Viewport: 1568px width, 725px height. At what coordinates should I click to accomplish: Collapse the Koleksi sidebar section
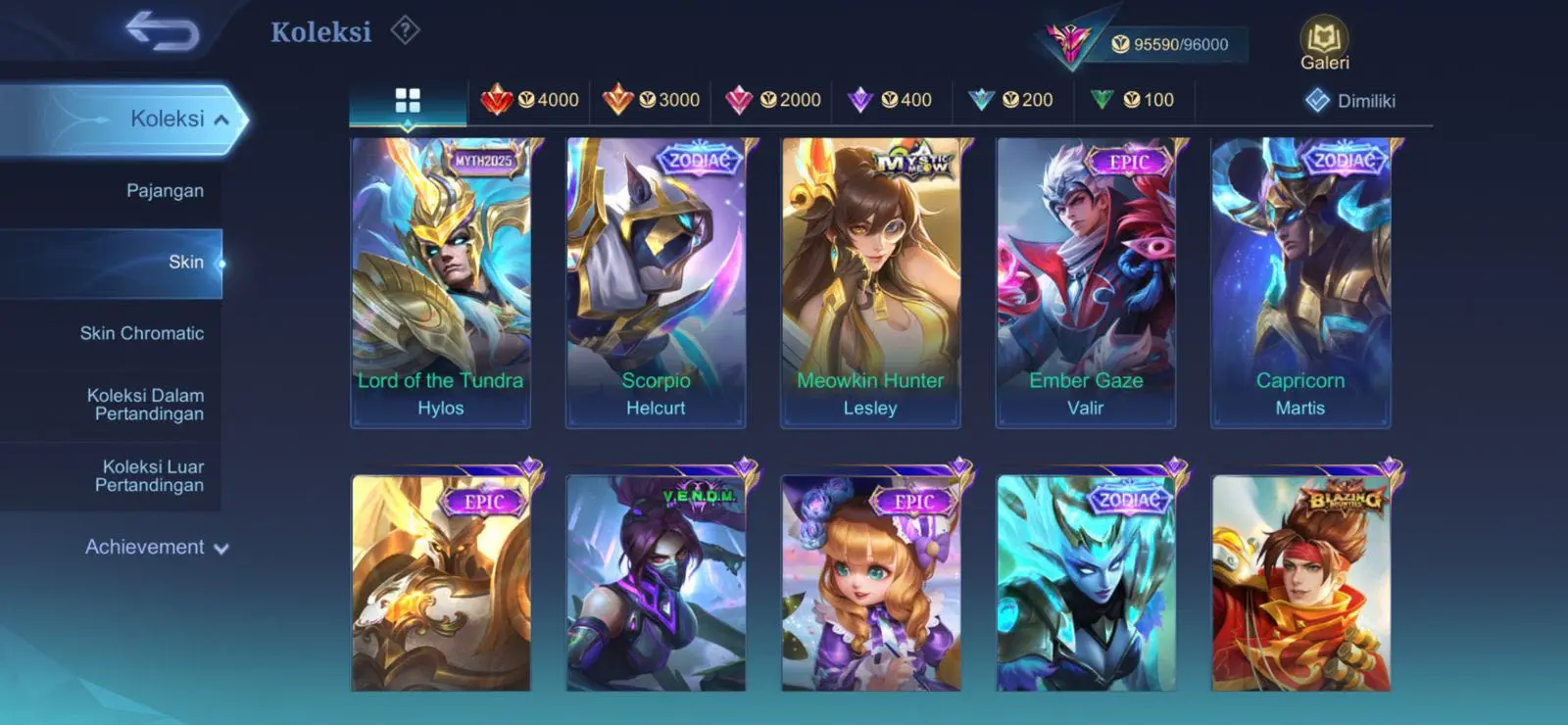[221, 120]
